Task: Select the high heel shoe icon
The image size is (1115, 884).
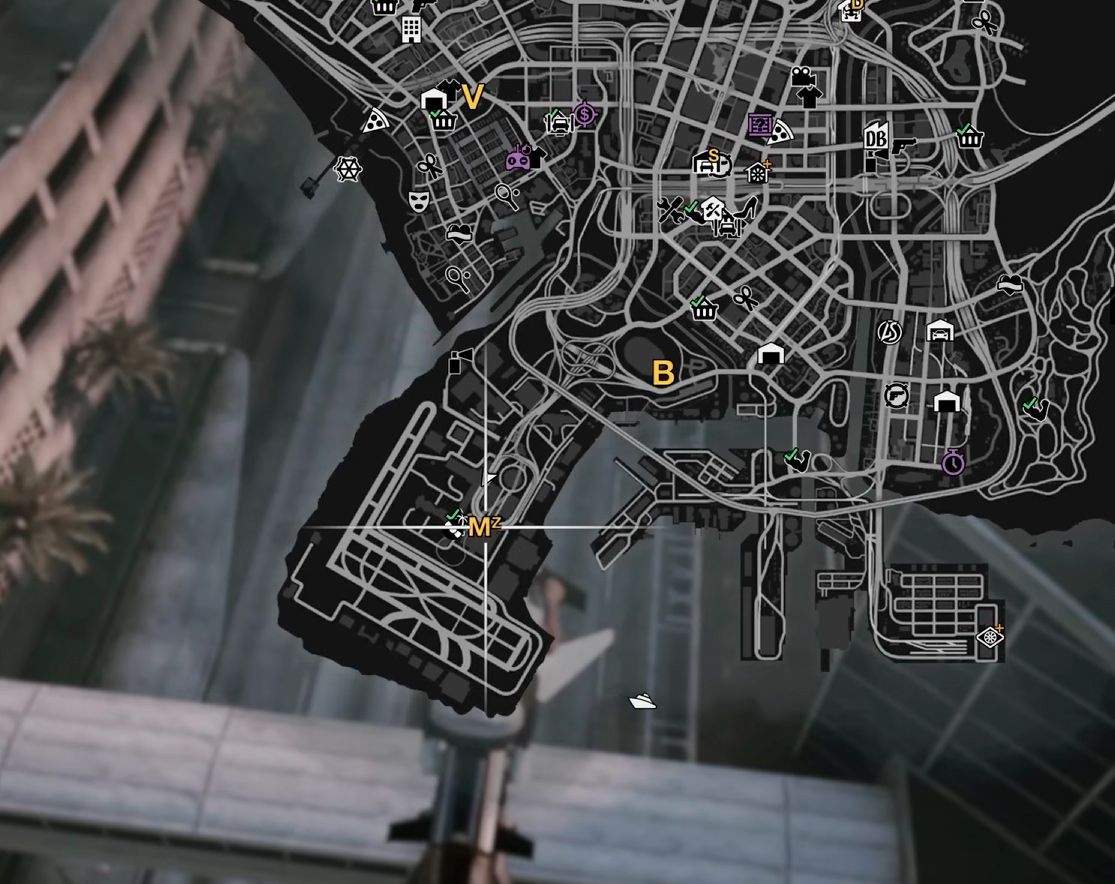Action: pos(746,210)
